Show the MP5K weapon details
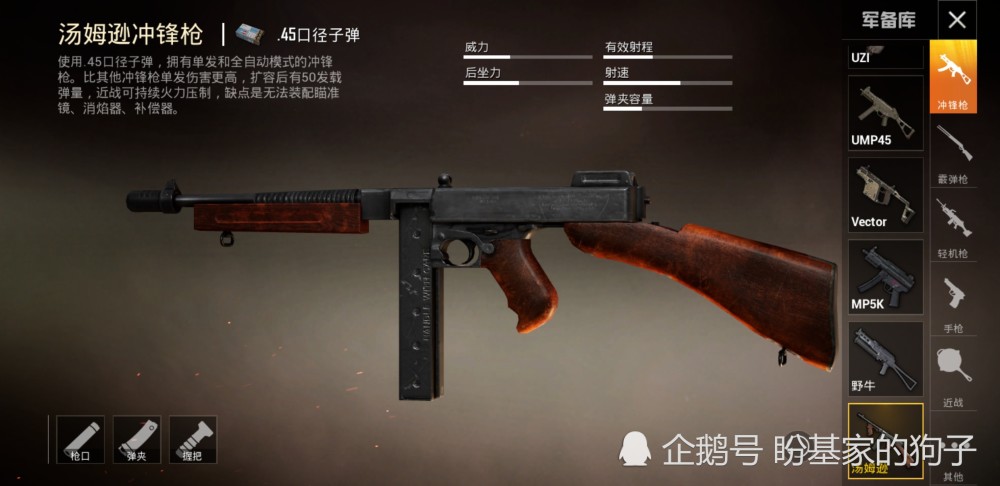Screen dimensions: 1000x486 coord(885,276)
